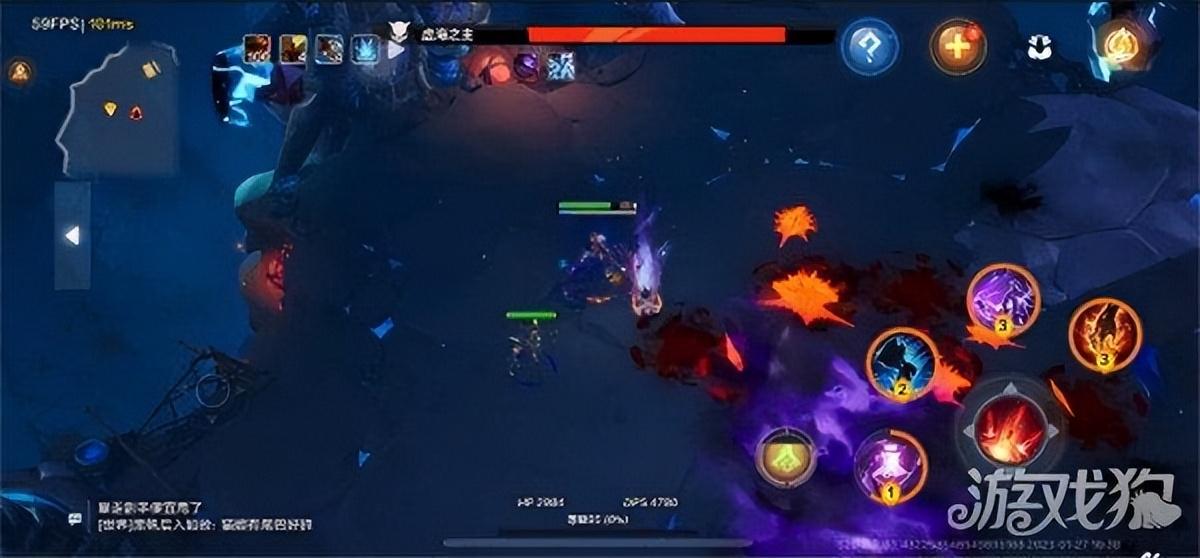
Task: Expand buff list with the white arrow
Action: tap(396, 48)
